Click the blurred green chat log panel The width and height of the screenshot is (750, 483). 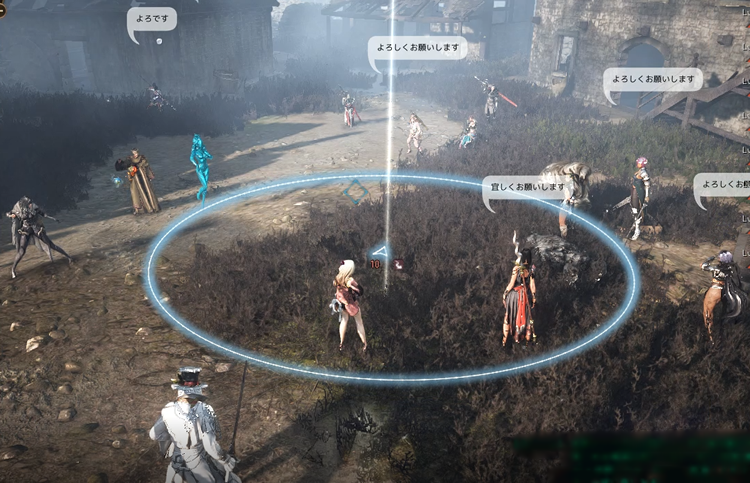[632, 457]
